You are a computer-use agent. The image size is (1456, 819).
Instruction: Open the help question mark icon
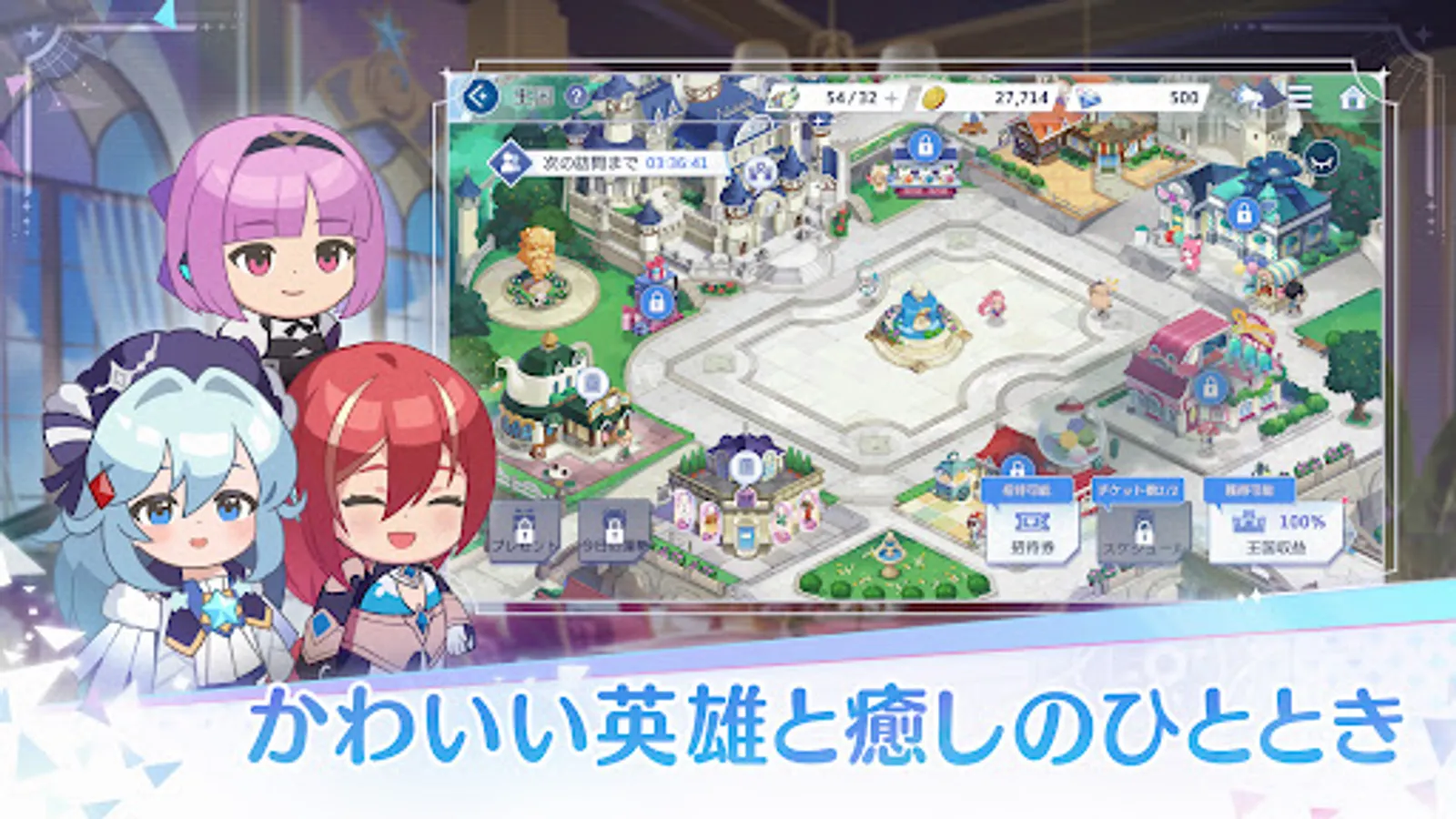tap(577, 99)
